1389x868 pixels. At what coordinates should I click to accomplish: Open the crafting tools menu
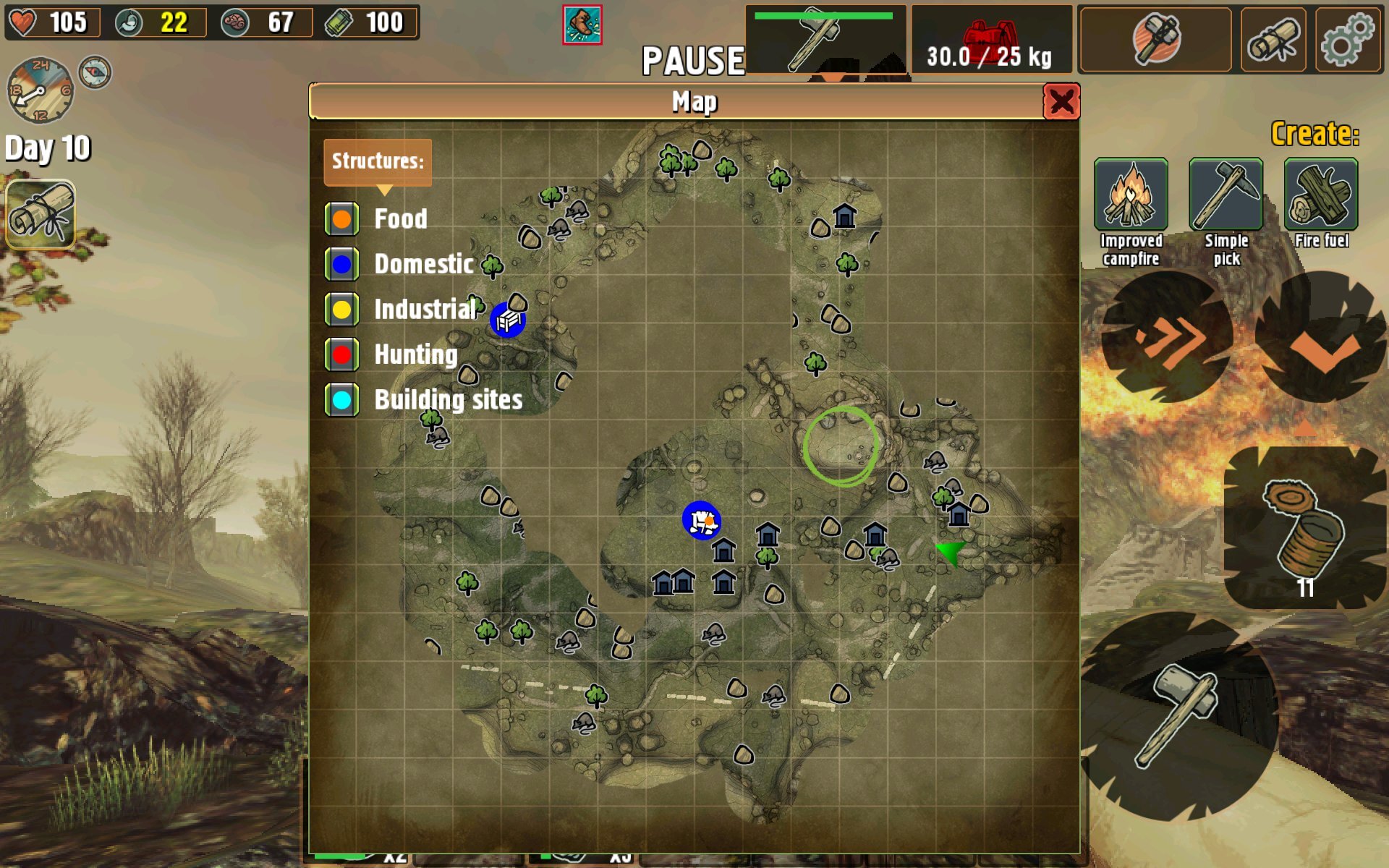1155,40
